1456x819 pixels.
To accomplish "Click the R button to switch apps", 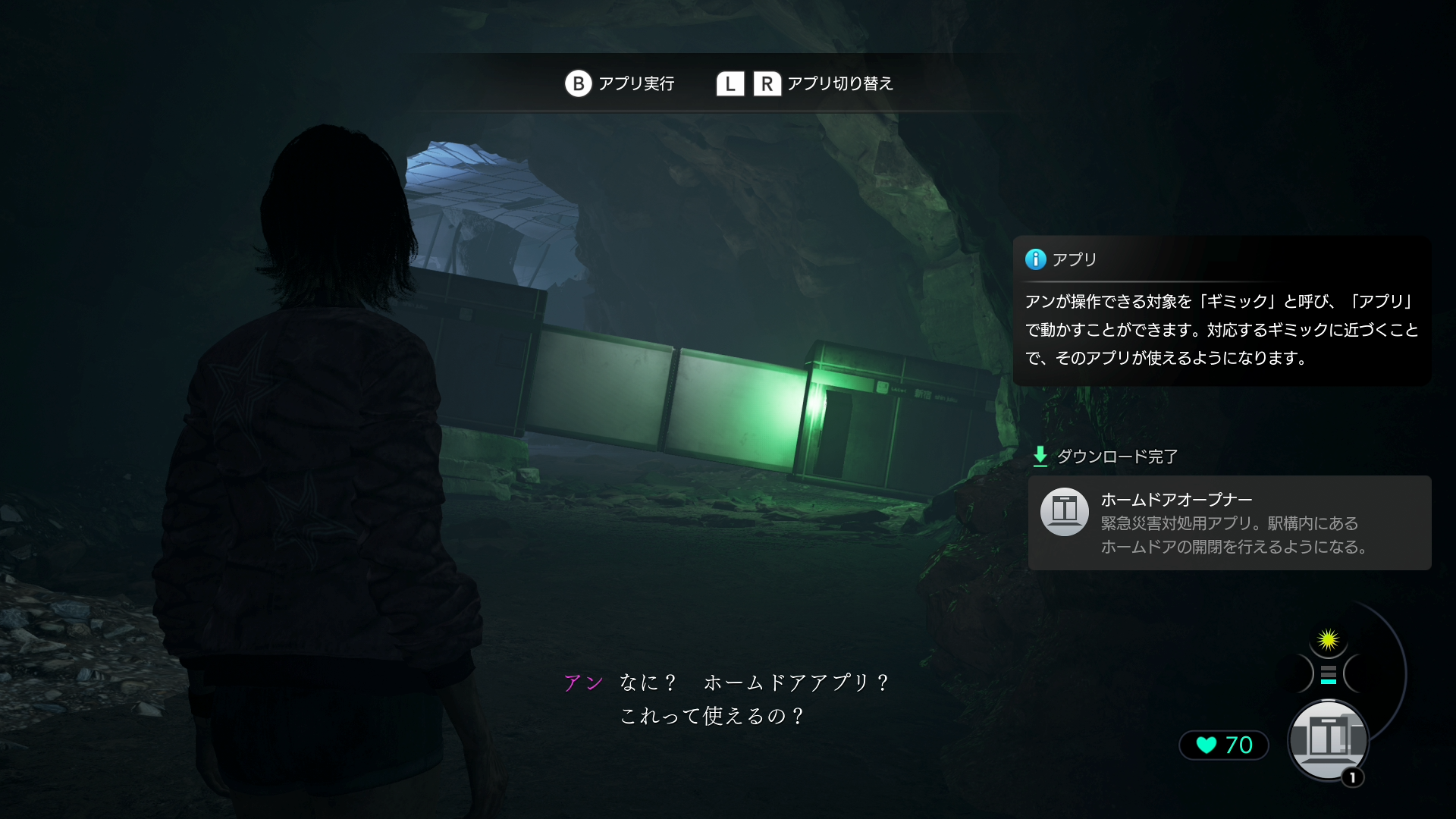I will pyautogui.click(x=768, y=83).
